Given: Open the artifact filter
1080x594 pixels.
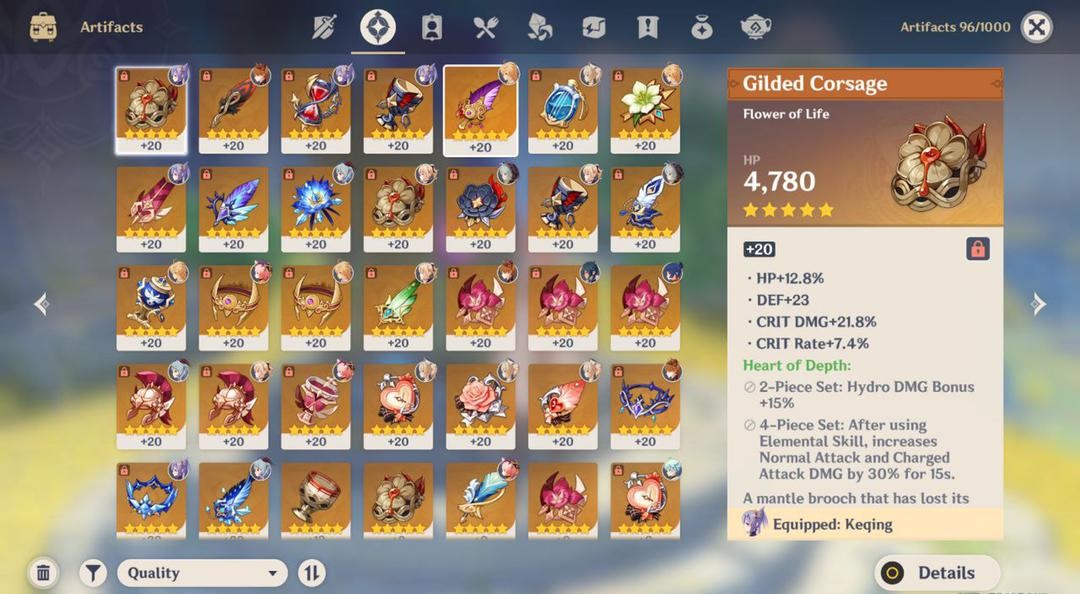Looking at the screenshot, I should tap(93, 573).
